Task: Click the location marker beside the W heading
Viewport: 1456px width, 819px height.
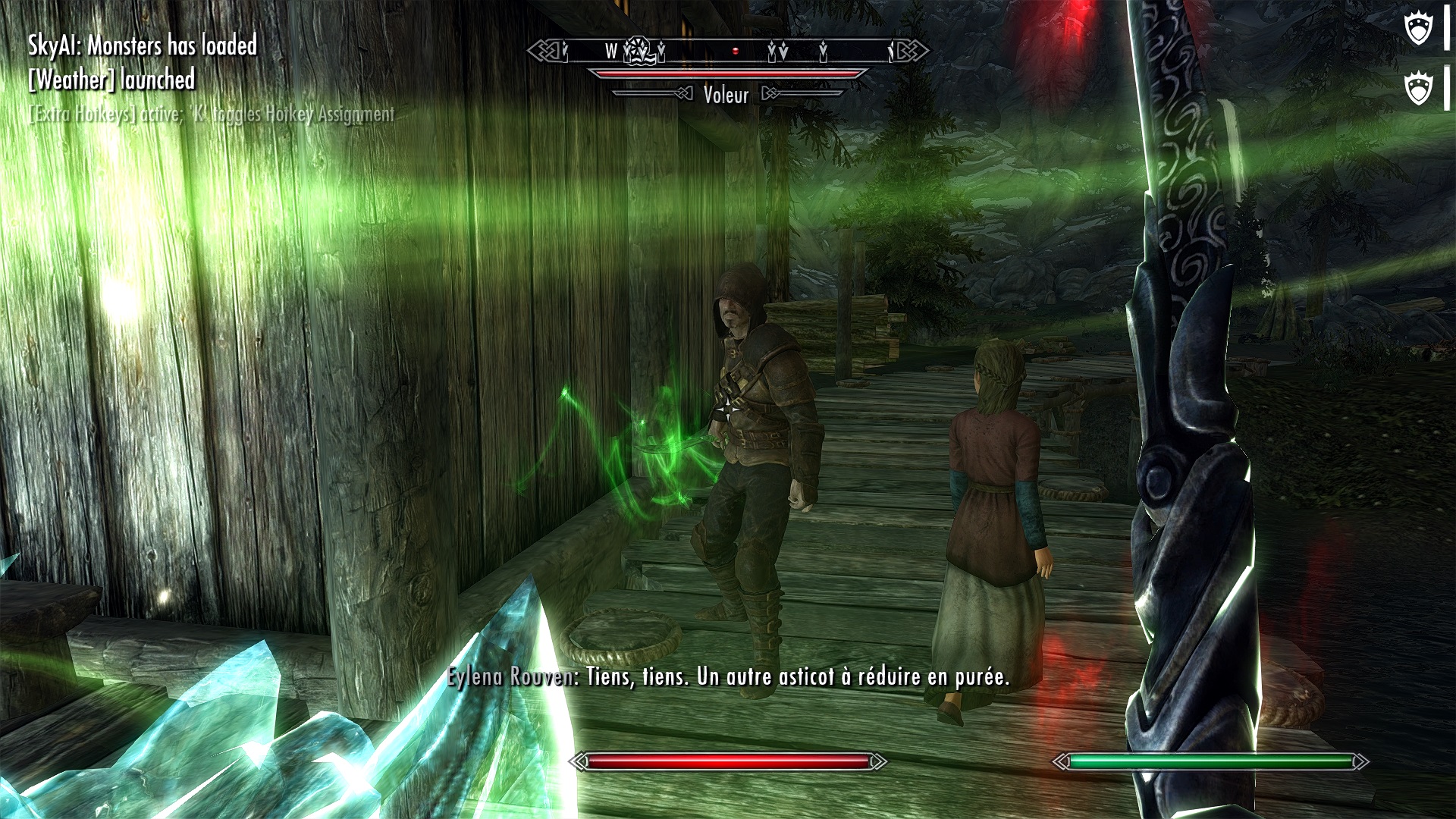Action: [x=638, y=51]
